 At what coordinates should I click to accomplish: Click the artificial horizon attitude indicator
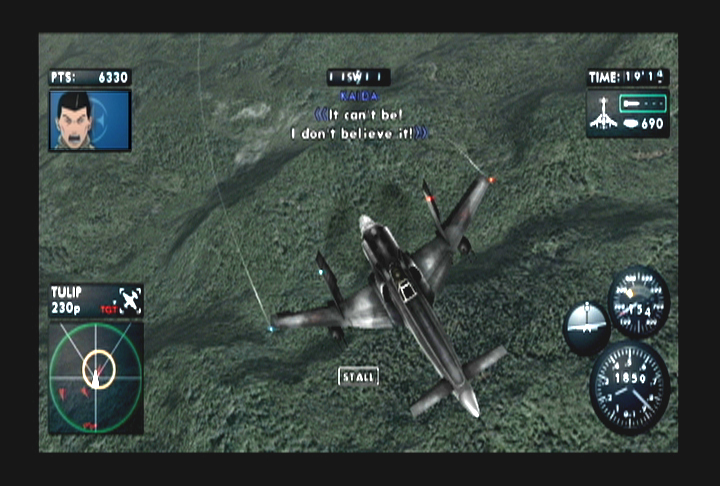(585, 327)
